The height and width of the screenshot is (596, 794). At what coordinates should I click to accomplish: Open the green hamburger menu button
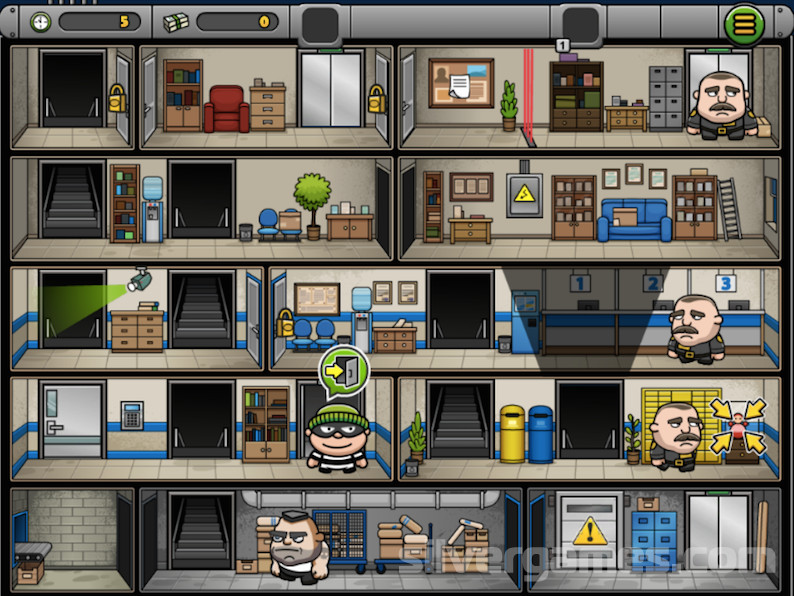[743, 23]
